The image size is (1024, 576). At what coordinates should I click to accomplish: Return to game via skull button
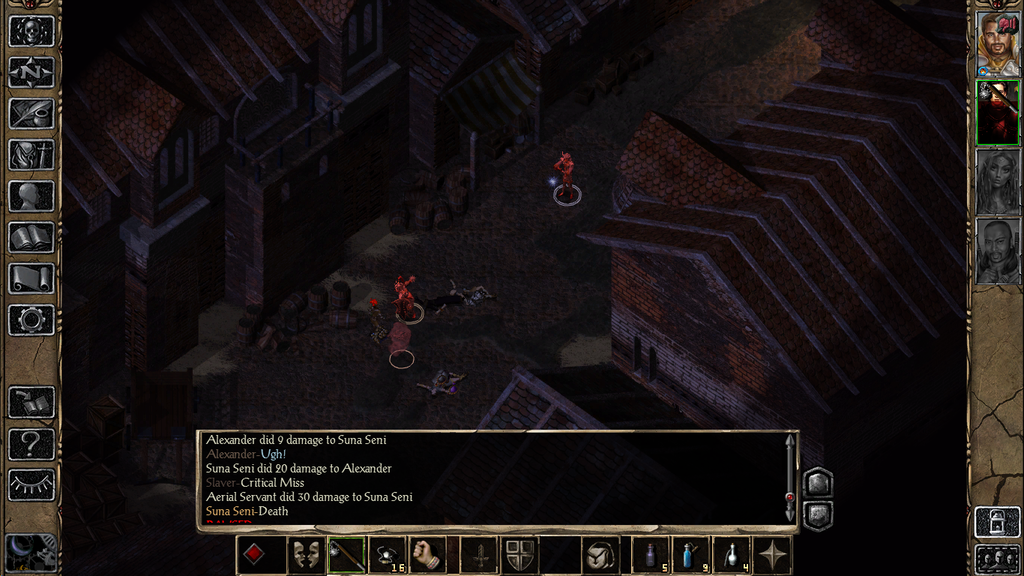pos(31,31)
